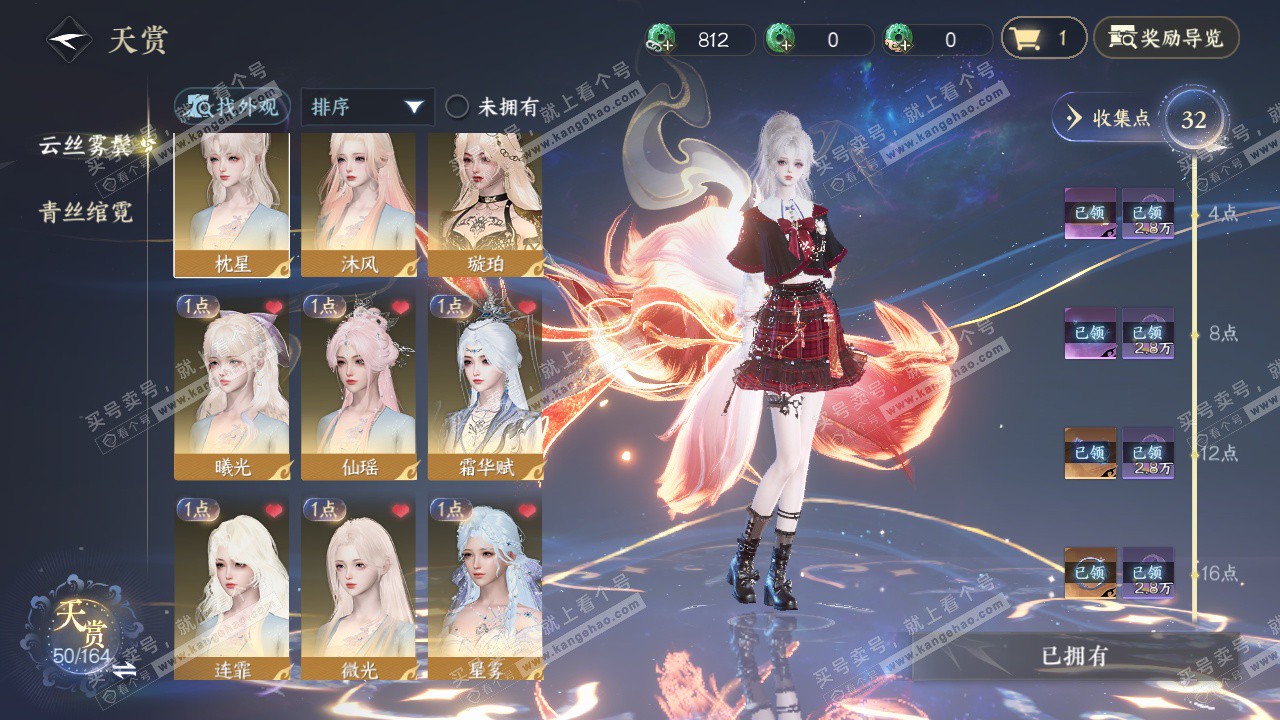The height and width of the screenshot is (720, 1280).
Task: Select the 仙瑶 hairstyle card
Action: point(358,387)
